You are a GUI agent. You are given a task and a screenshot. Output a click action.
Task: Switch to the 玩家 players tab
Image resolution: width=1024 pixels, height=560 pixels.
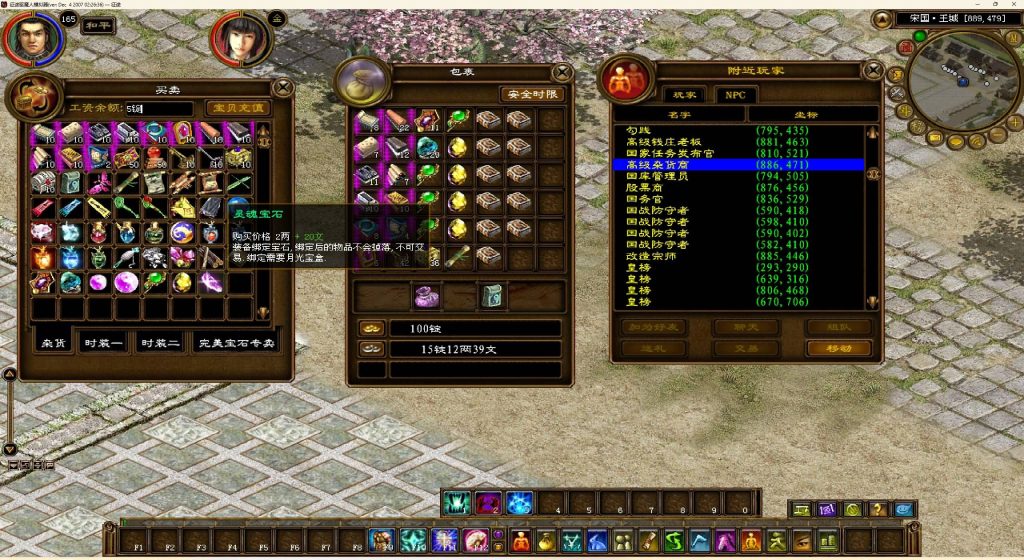tap(684, 94)
